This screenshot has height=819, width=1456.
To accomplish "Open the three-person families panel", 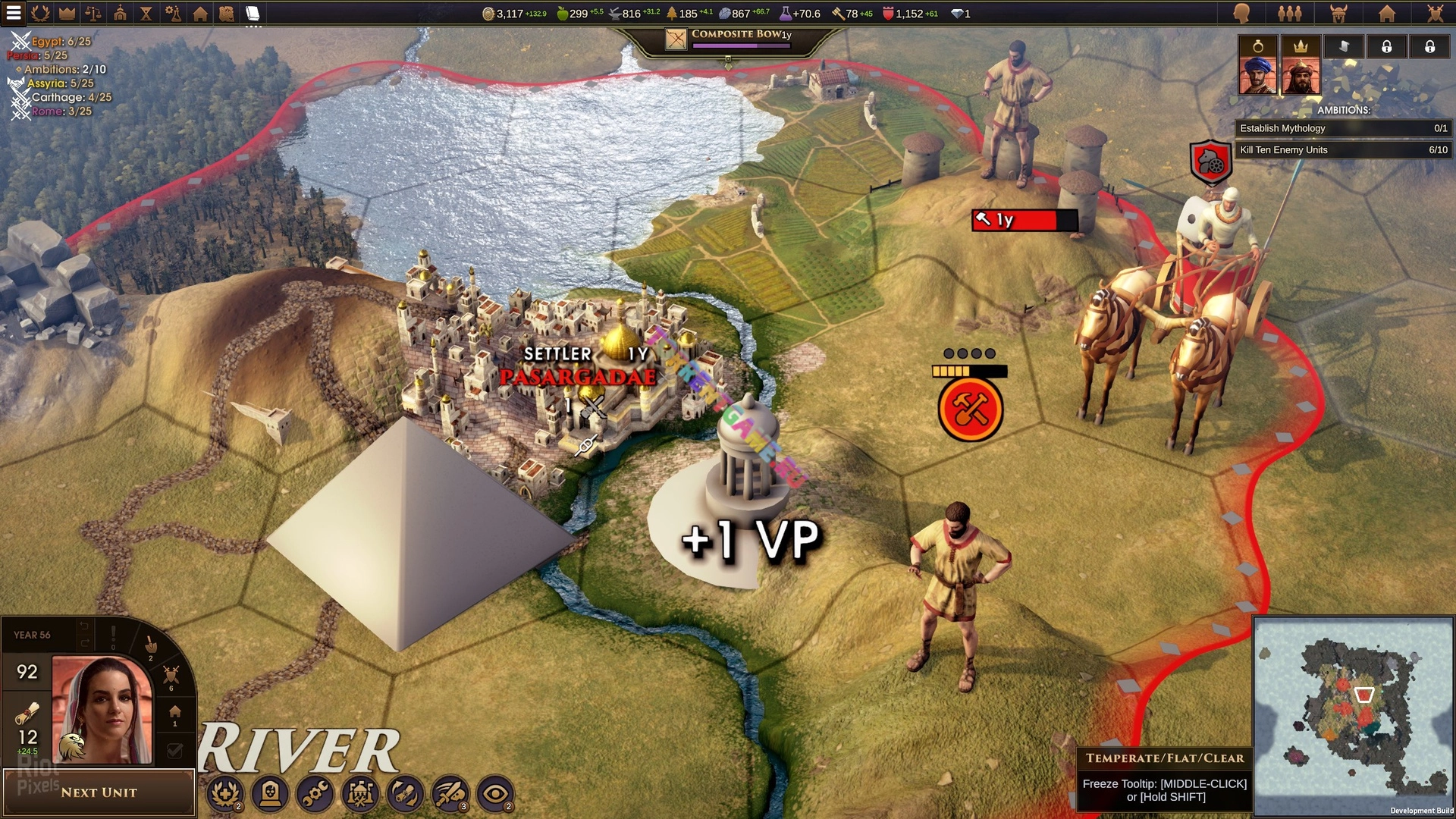I will pyautogui.click(x=1289, y=13).
